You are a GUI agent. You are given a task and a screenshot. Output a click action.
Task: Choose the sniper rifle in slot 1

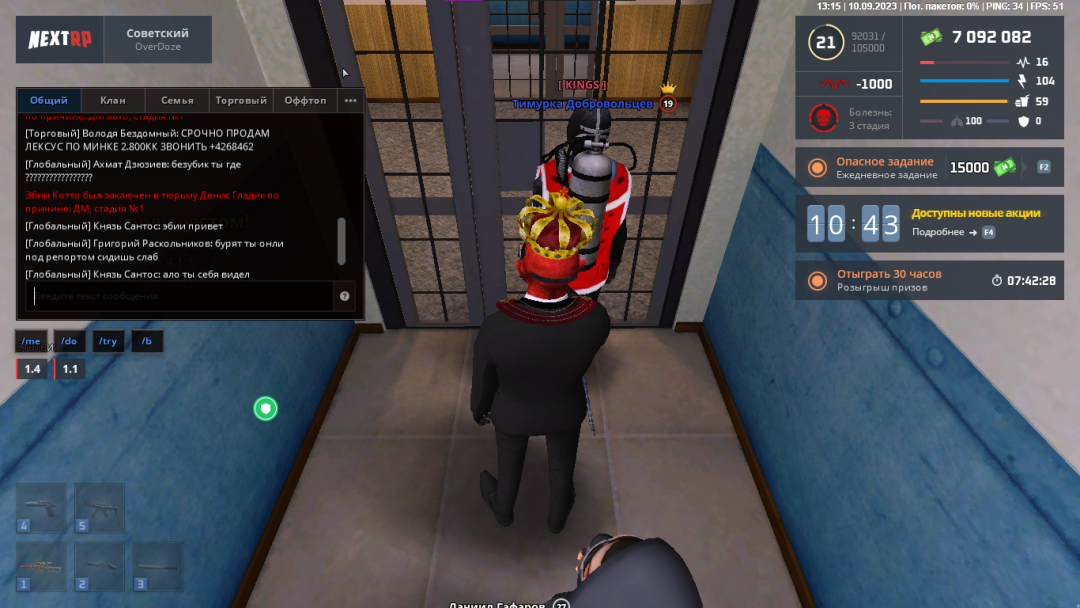[x=41, y=567]
